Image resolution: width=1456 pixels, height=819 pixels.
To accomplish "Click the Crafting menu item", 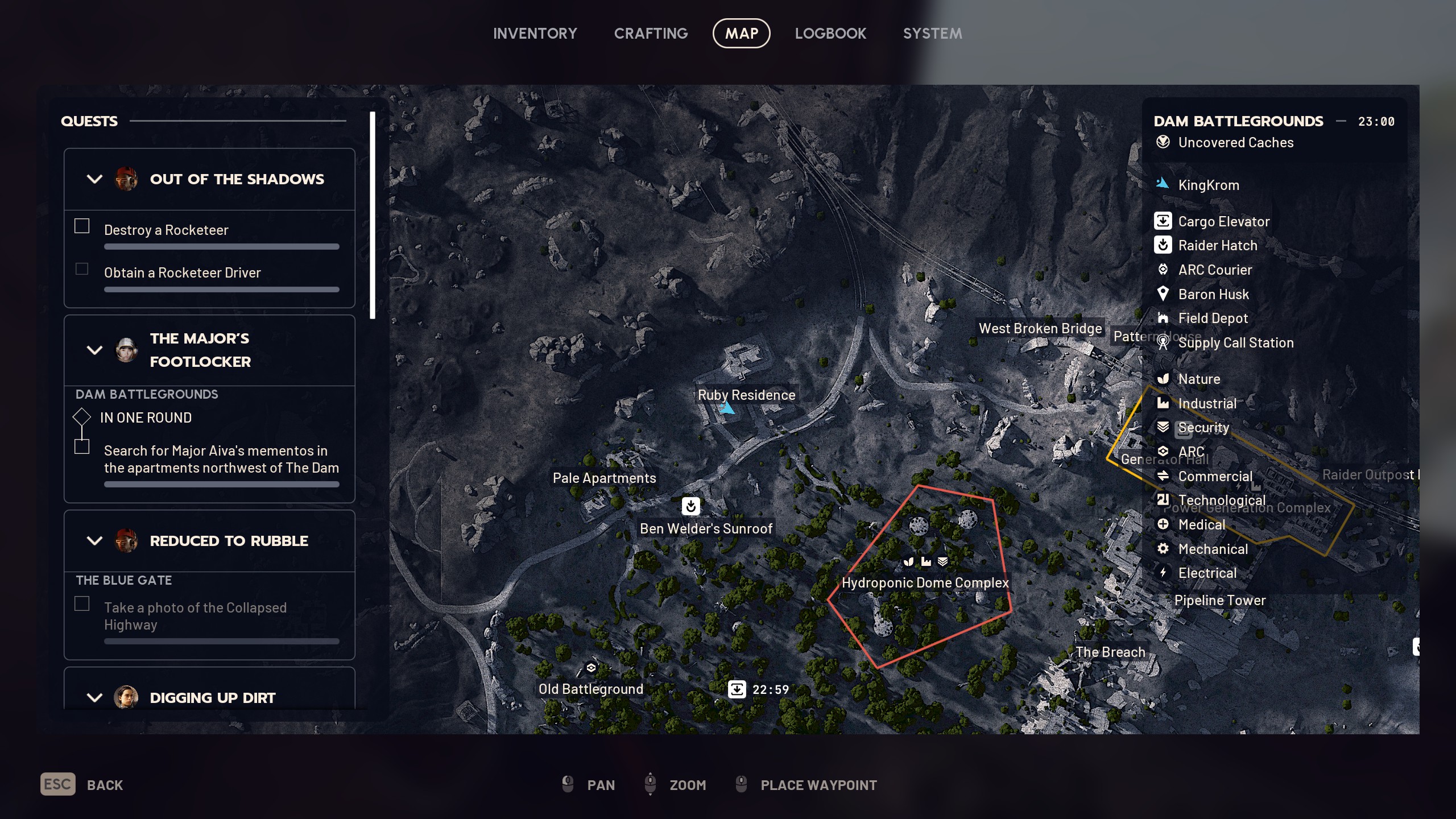I will (650, 33).
